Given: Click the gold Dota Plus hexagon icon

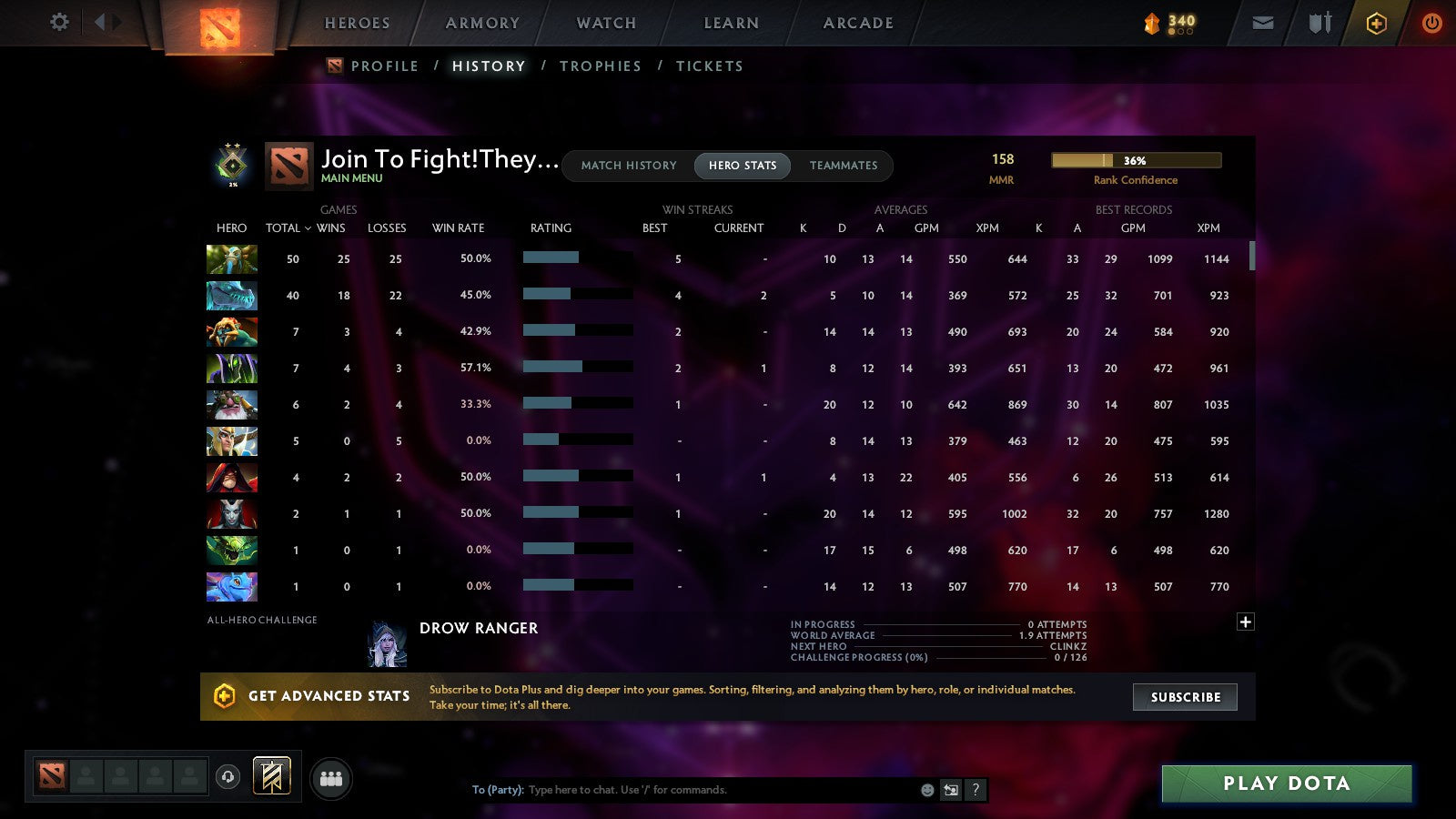Looking at the screenshot, I should tap(1376, 23).
